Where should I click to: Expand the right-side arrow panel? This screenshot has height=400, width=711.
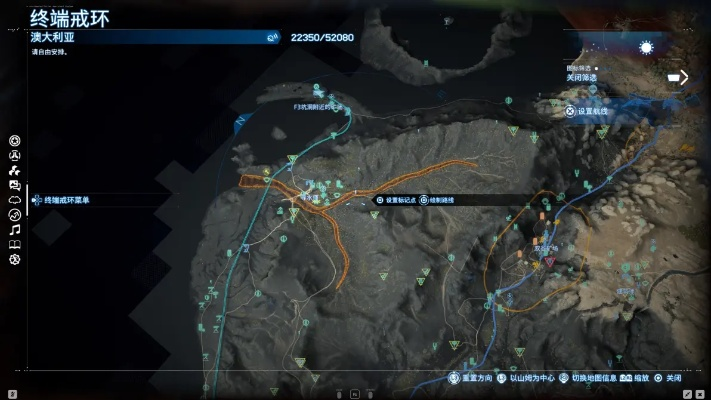point(678,77)
